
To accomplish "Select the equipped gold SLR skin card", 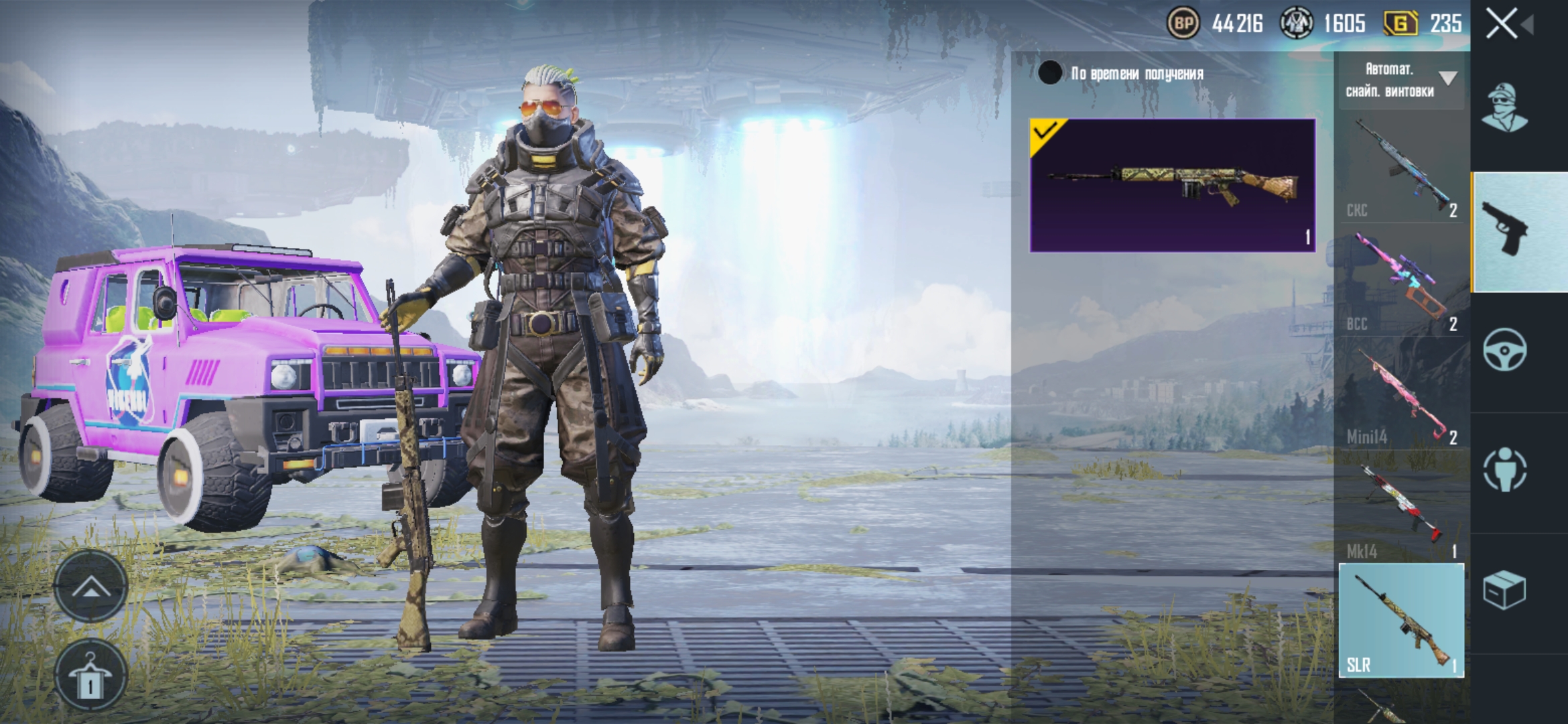I will tap(1172, 185).
